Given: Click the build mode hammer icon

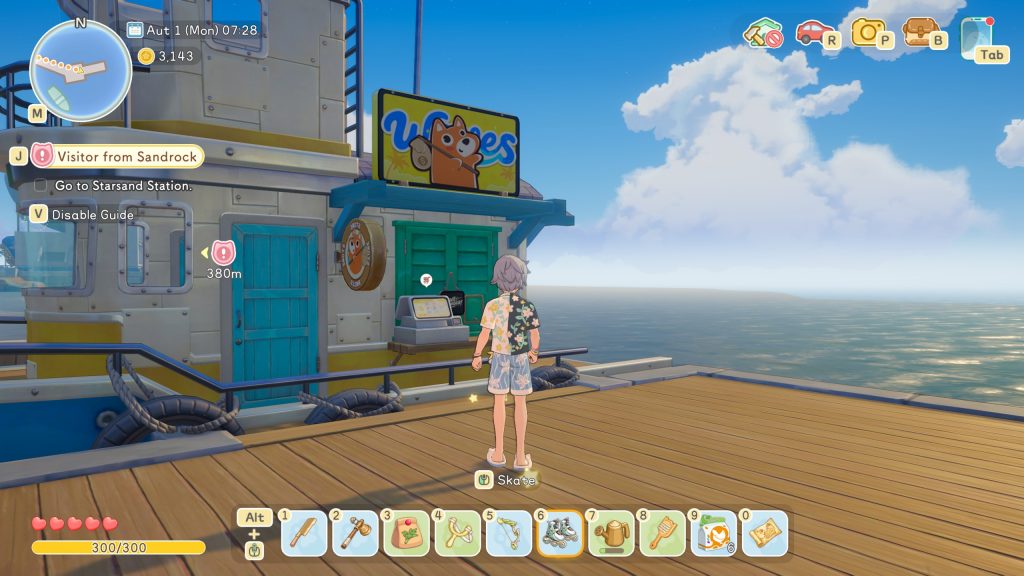Looking at the screenshot, I should [762, 34].
